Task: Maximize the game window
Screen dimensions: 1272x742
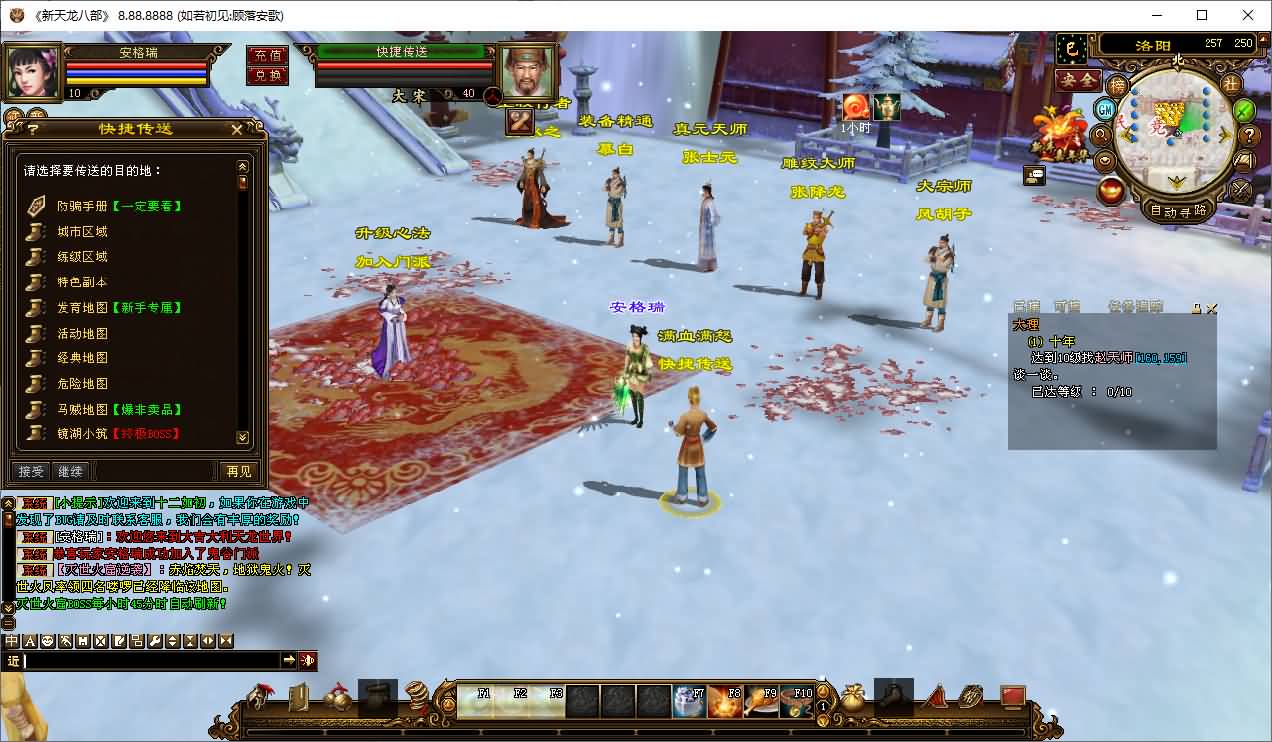Action: click(1202, 15)
